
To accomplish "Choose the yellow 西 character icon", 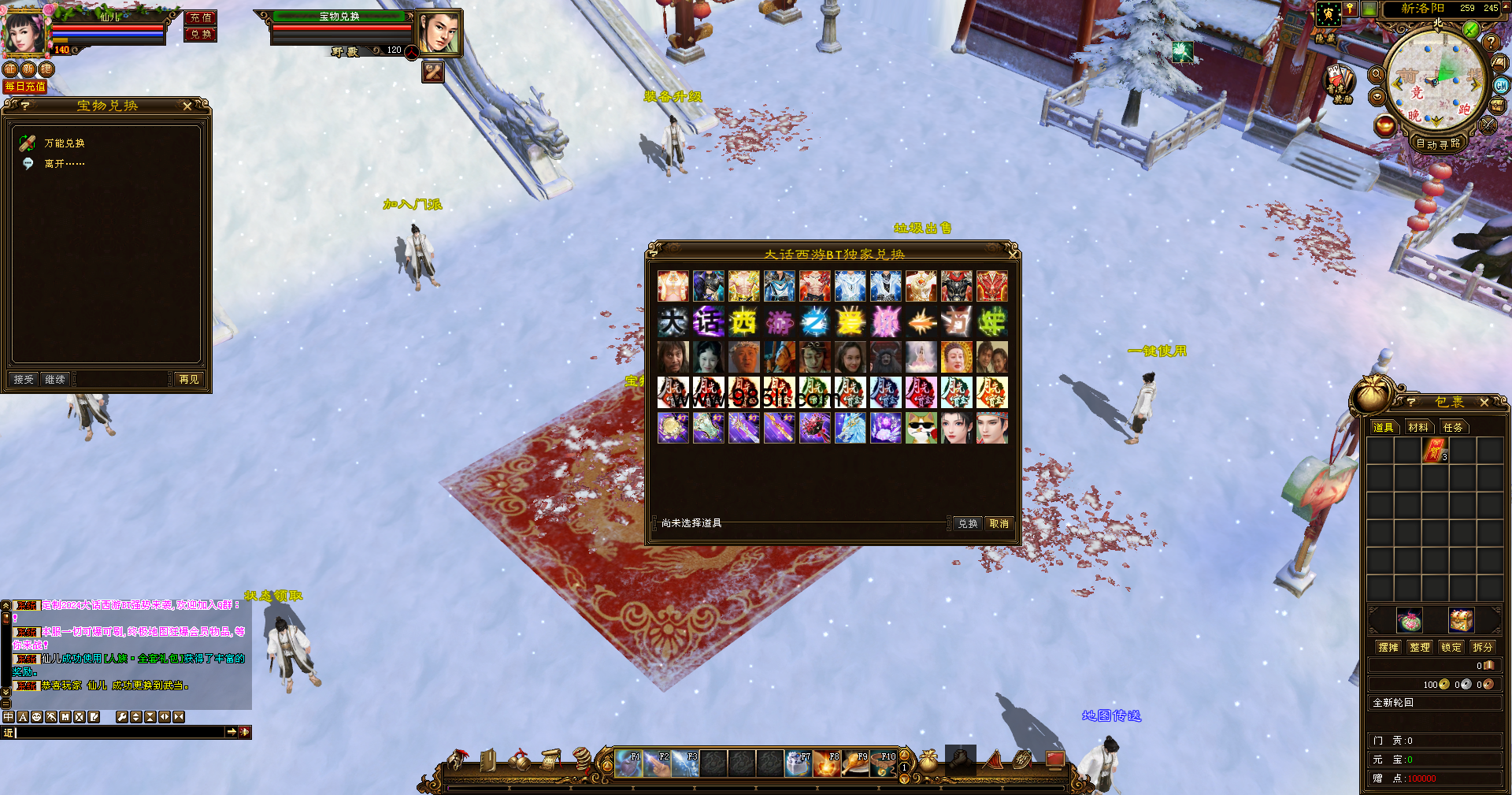I will point(743,321).
